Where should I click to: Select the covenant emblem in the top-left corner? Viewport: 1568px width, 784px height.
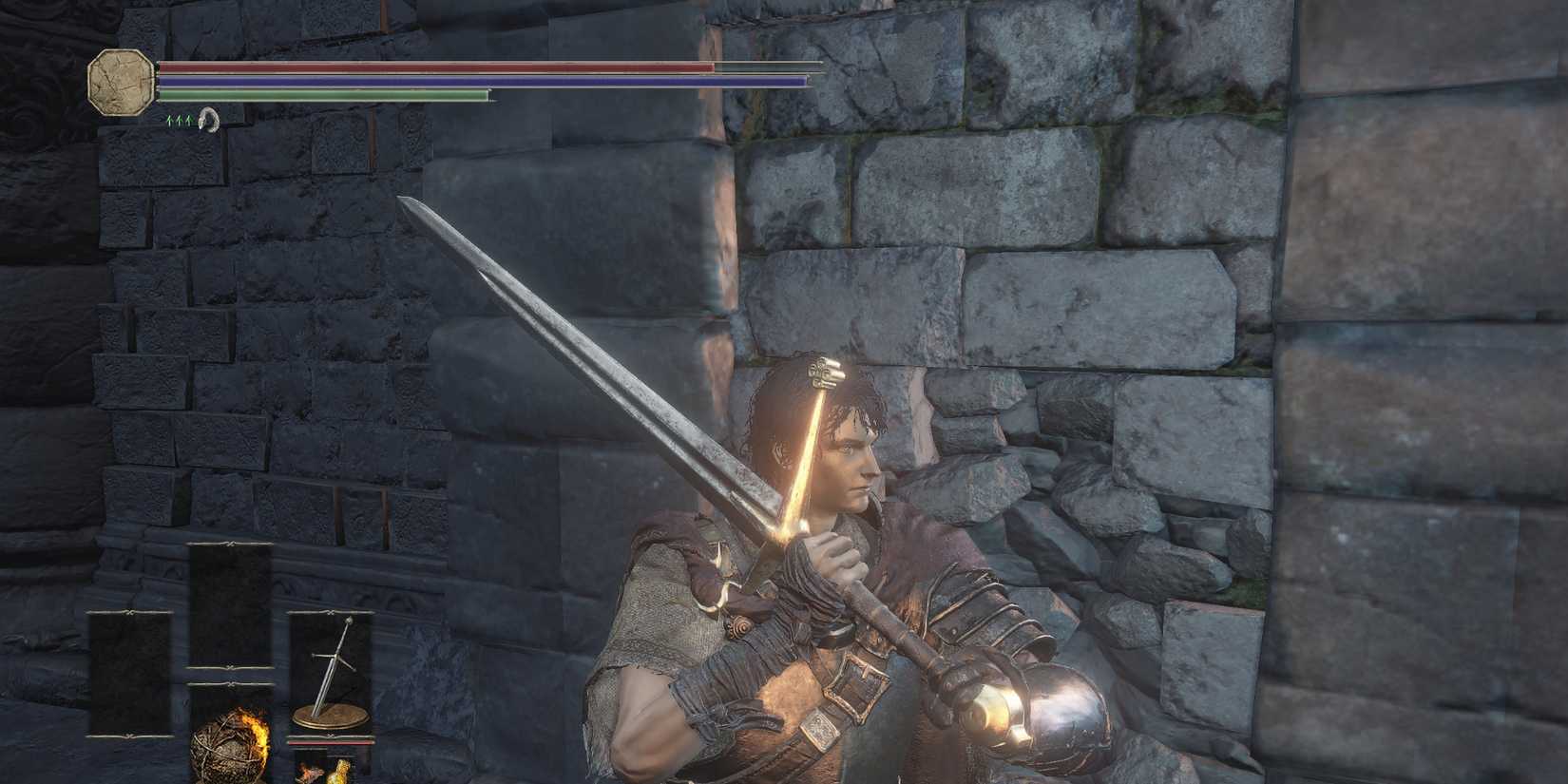[119, 83]
